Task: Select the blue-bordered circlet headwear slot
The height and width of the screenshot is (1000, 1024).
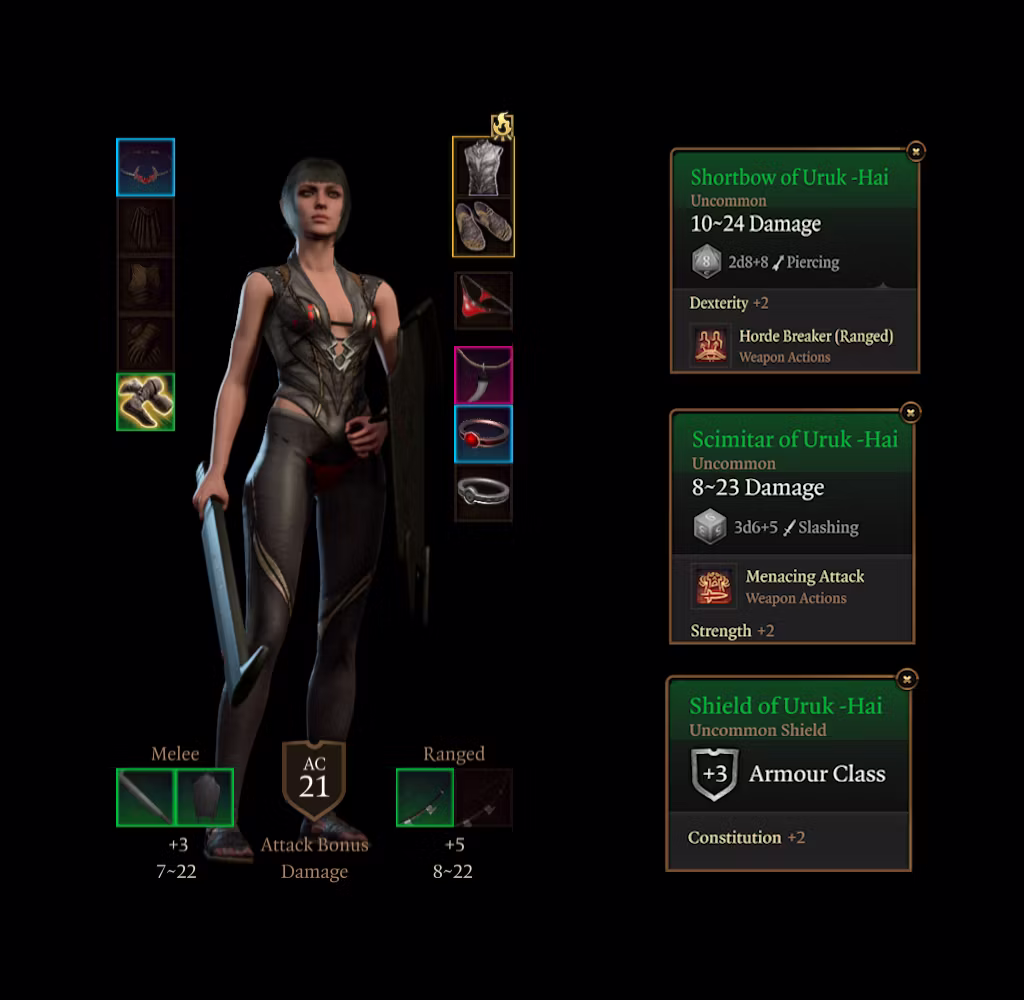Action: coord(146,168)
